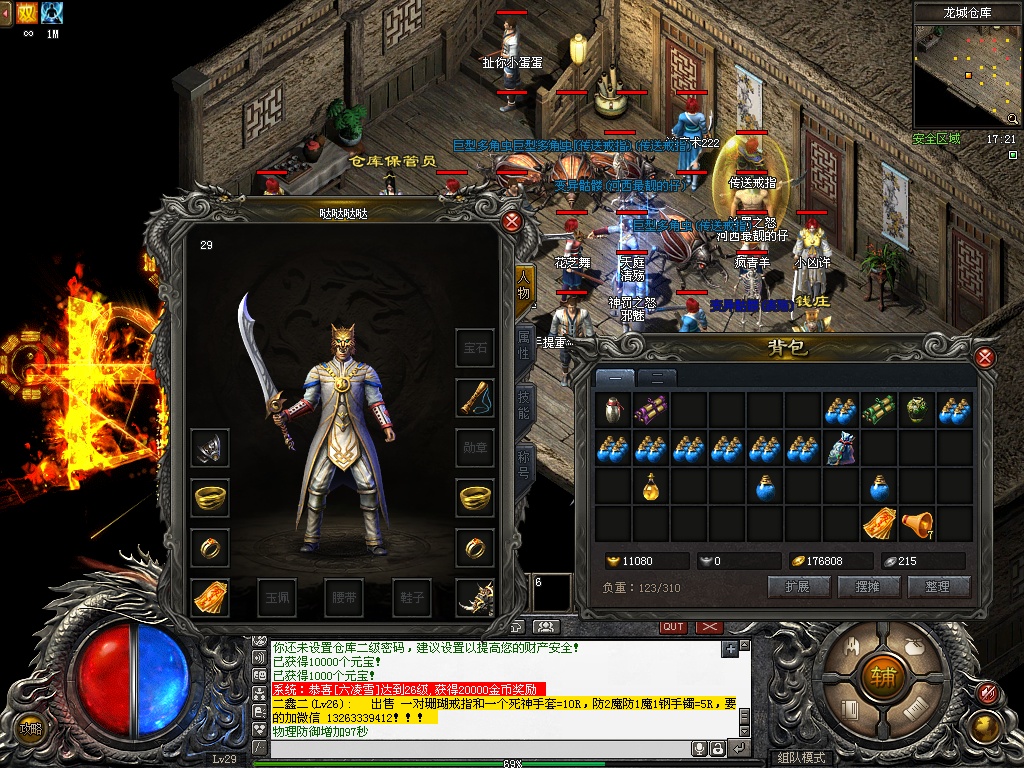
Task: Switch to the 属性 attributes tab
Action: tap(523, 342)
